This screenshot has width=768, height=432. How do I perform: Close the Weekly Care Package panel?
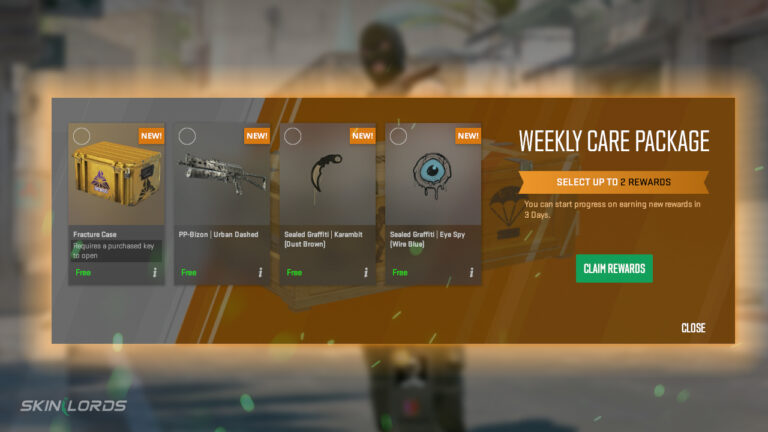(x=693, y=328)
